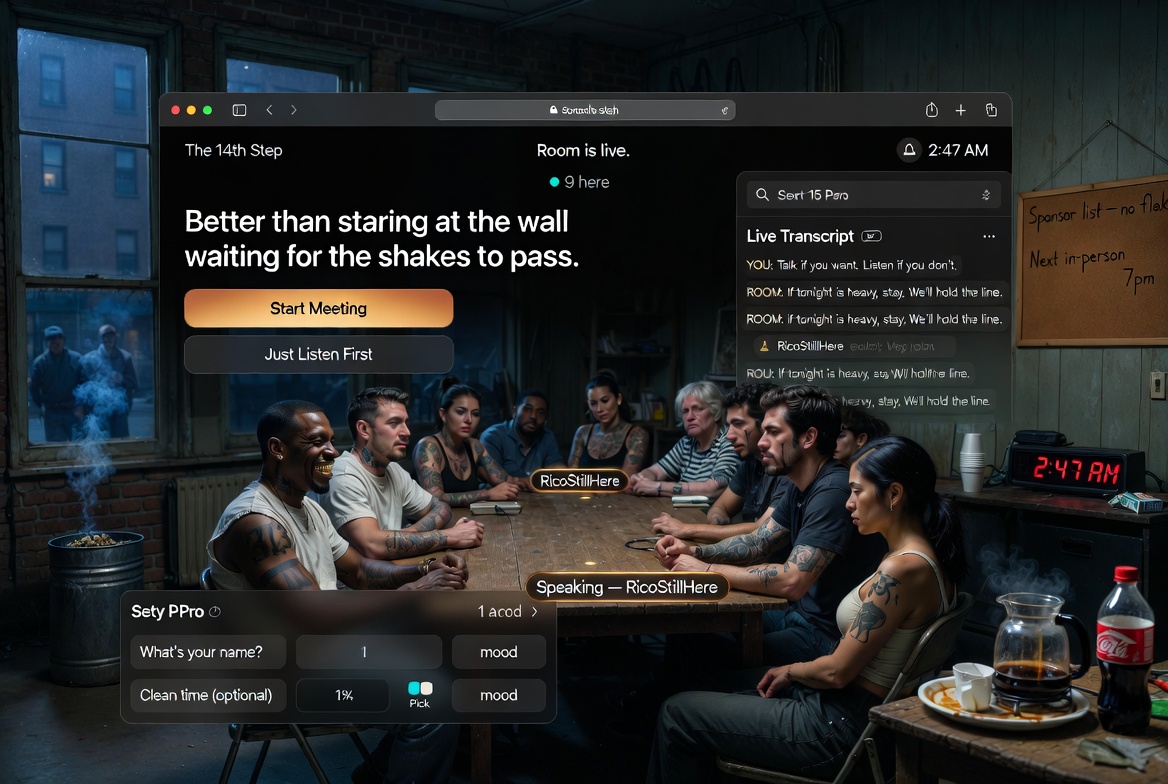Select mood button beside the name field
Image resolution: width=1168 pixels, height=784 pixels.
pyautogui.click(x=498, y=652)
